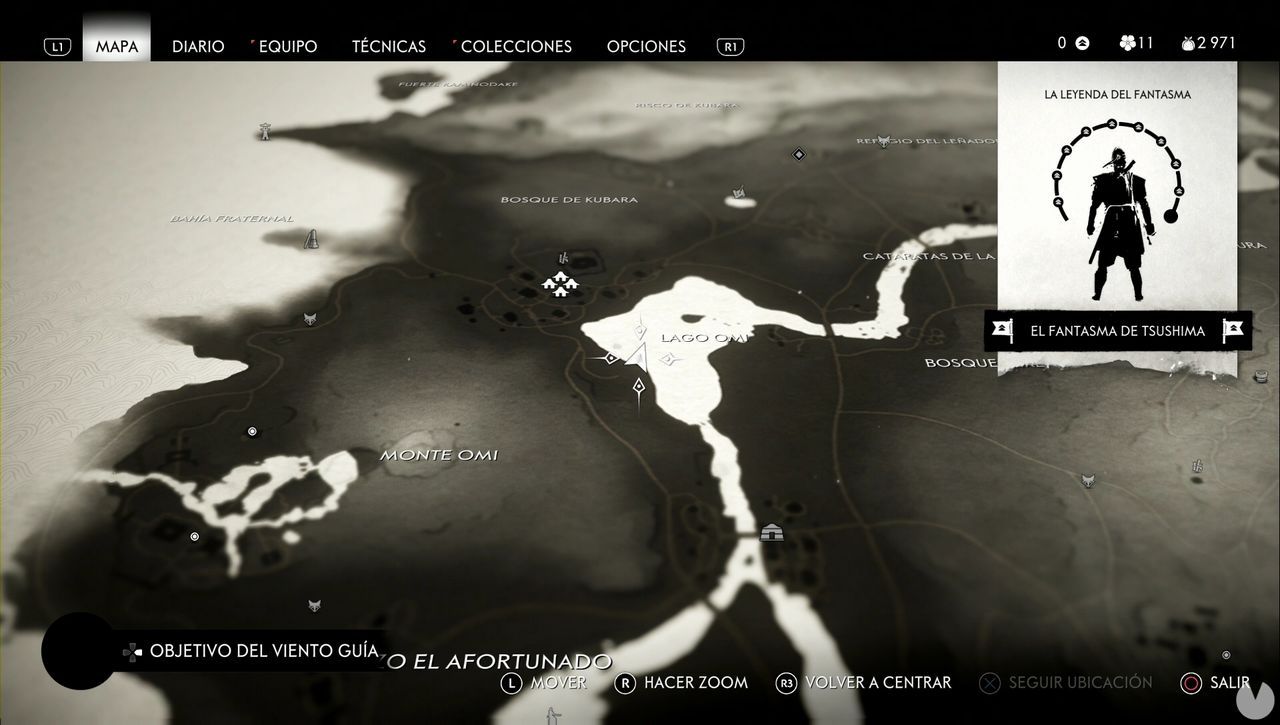Image resolution: width=1280 pixels, height=725 pixels.
Task: Click the shrine icon near Bahía Fraternal
Action: click(309, 240)
